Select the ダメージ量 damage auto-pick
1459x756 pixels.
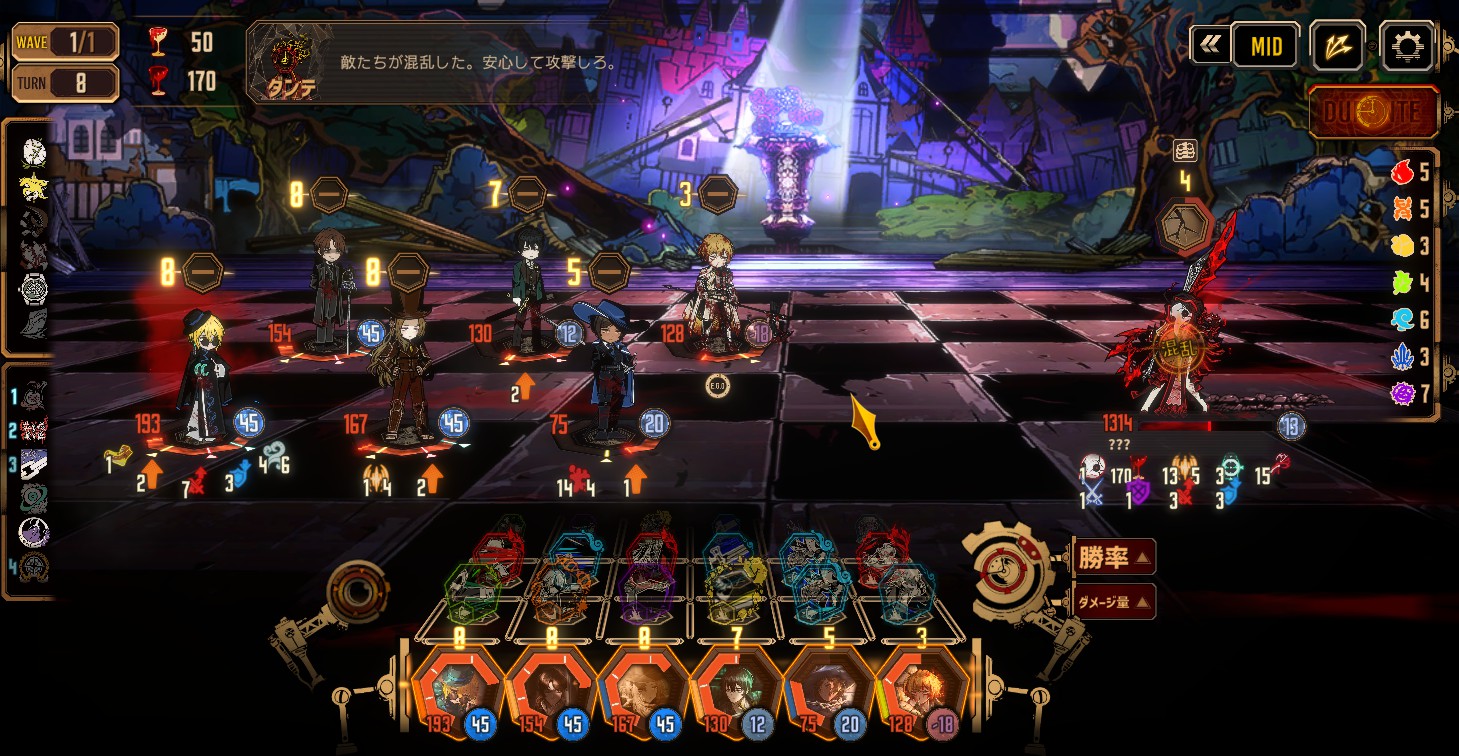[1115, 602]
